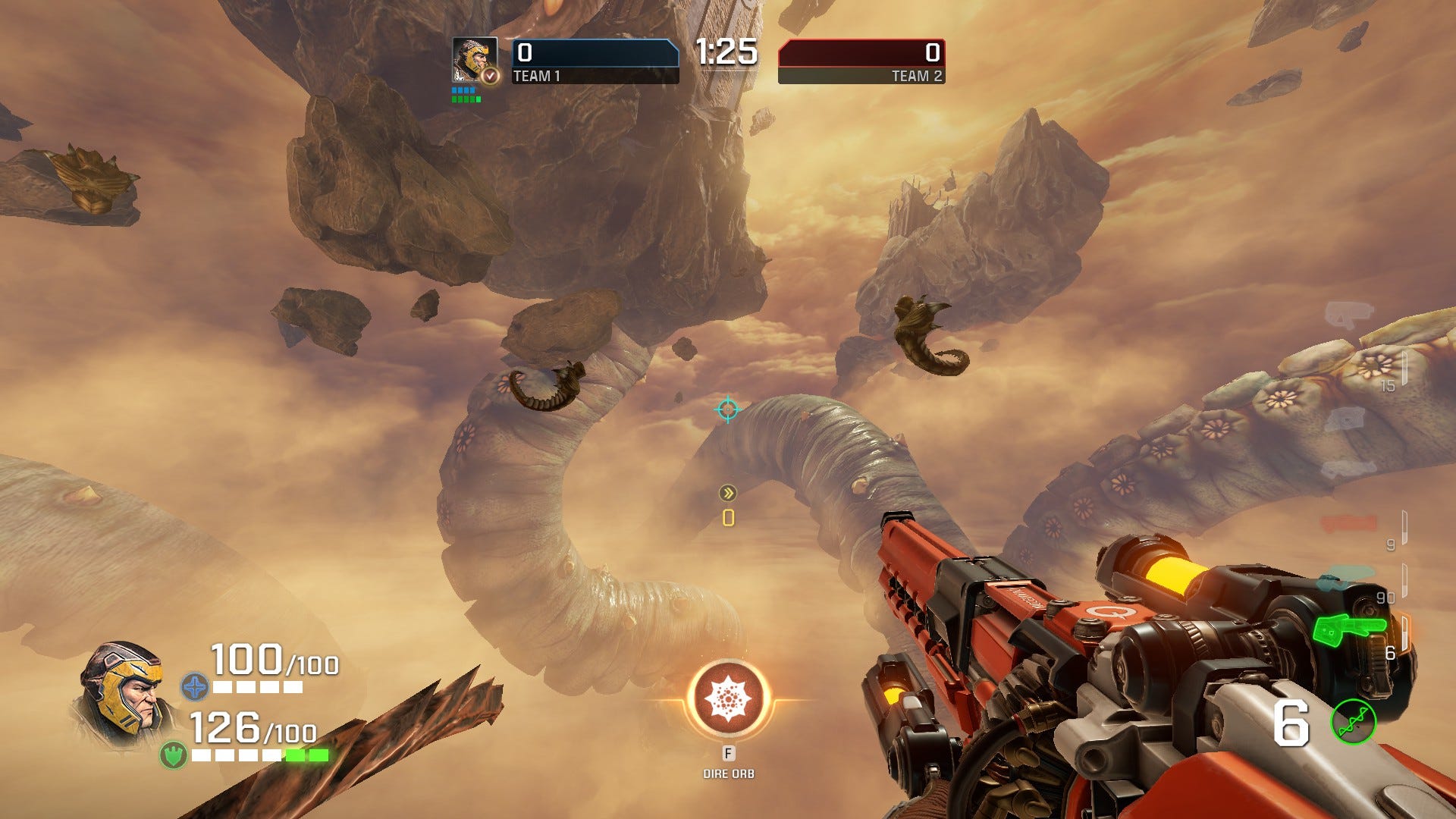Click the blue health cross icon
Screen dimensions: 1456x819
coord(195,687)
